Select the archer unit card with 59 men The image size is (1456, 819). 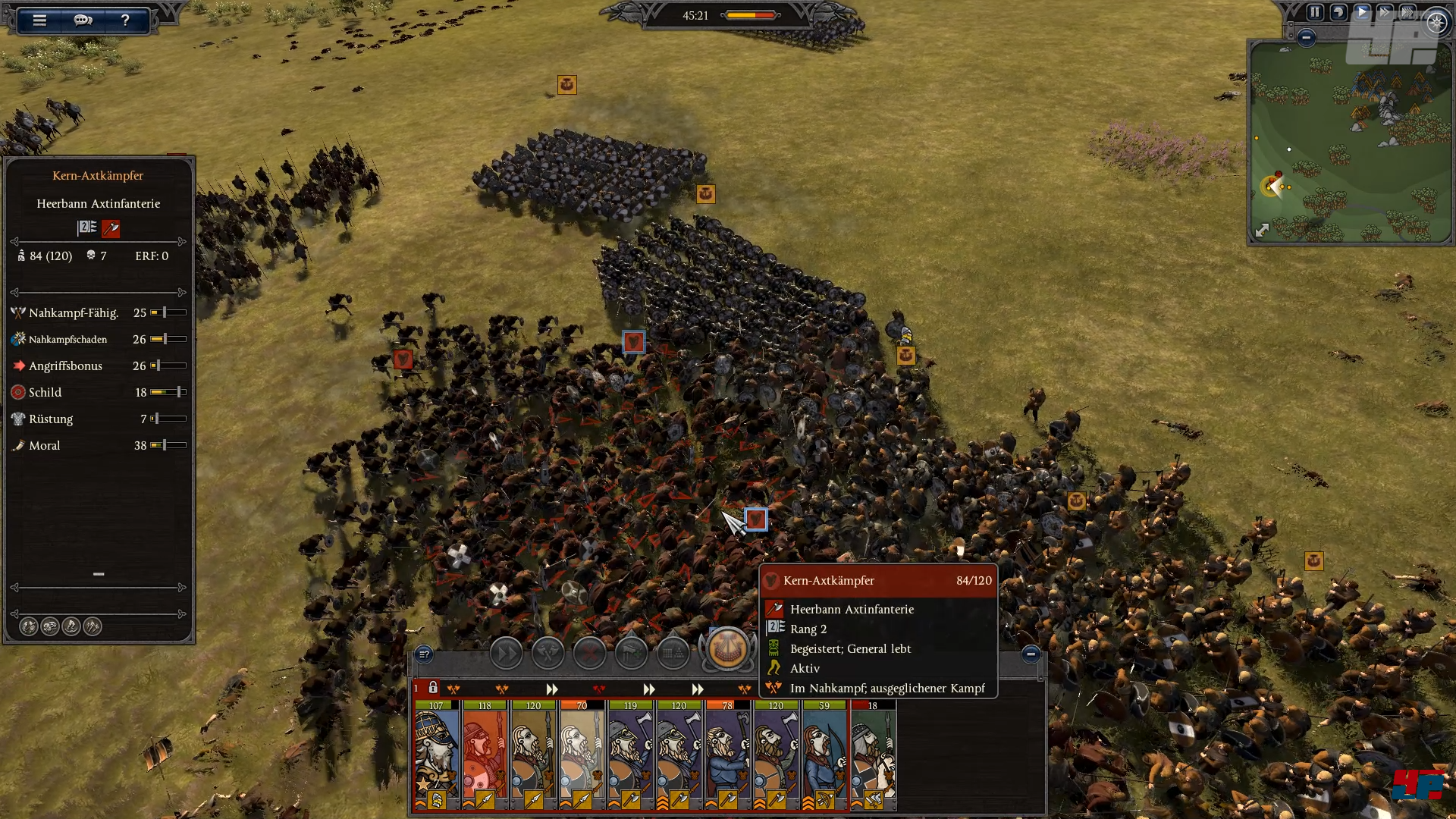tap(824, 755)
